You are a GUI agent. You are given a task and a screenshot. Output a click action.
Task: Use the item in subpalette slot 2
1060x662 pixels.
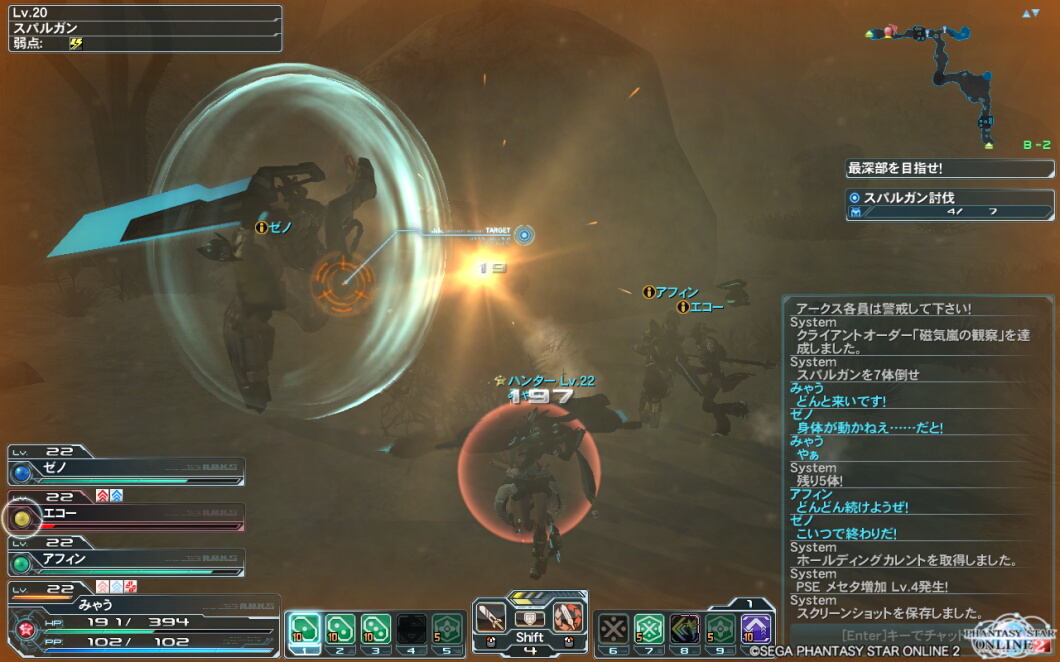(340, 628)
